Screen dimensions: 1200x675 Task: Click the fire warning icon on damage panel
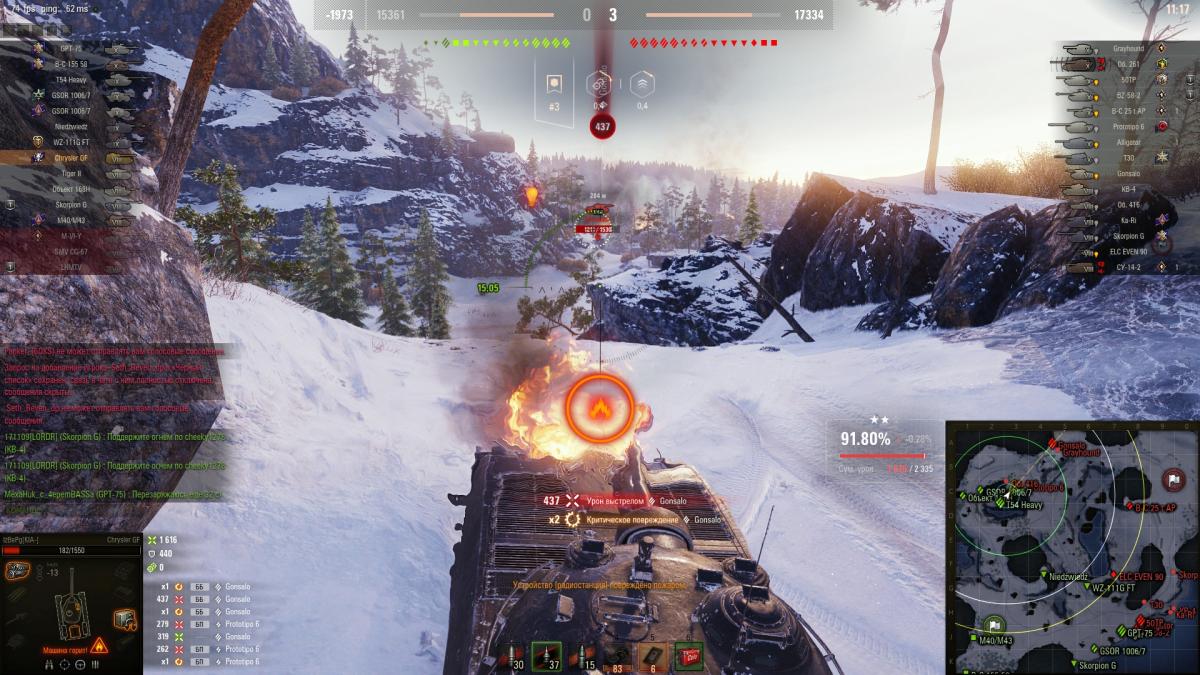coord(98,647)
